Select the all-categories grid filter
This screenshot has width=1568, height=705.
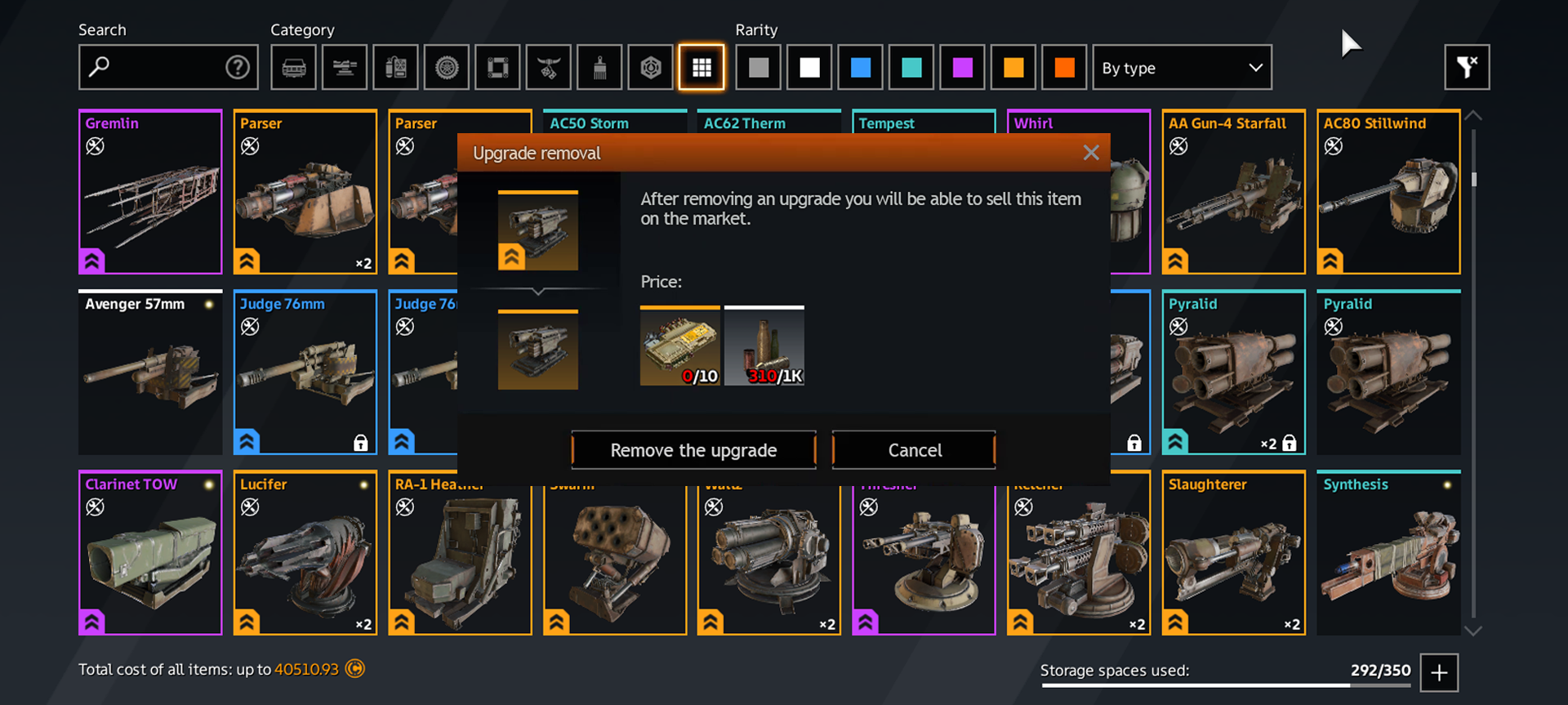(x=702, y=67)
